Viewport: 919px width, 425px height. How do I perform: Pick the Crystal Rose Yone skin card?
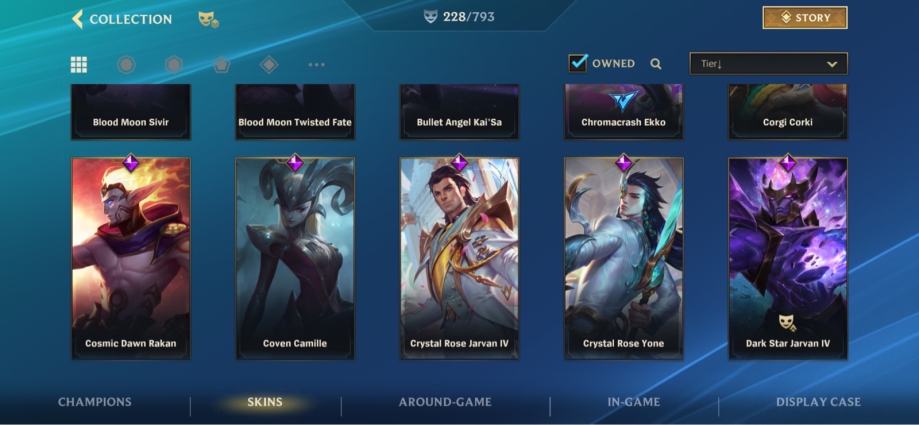623,257
